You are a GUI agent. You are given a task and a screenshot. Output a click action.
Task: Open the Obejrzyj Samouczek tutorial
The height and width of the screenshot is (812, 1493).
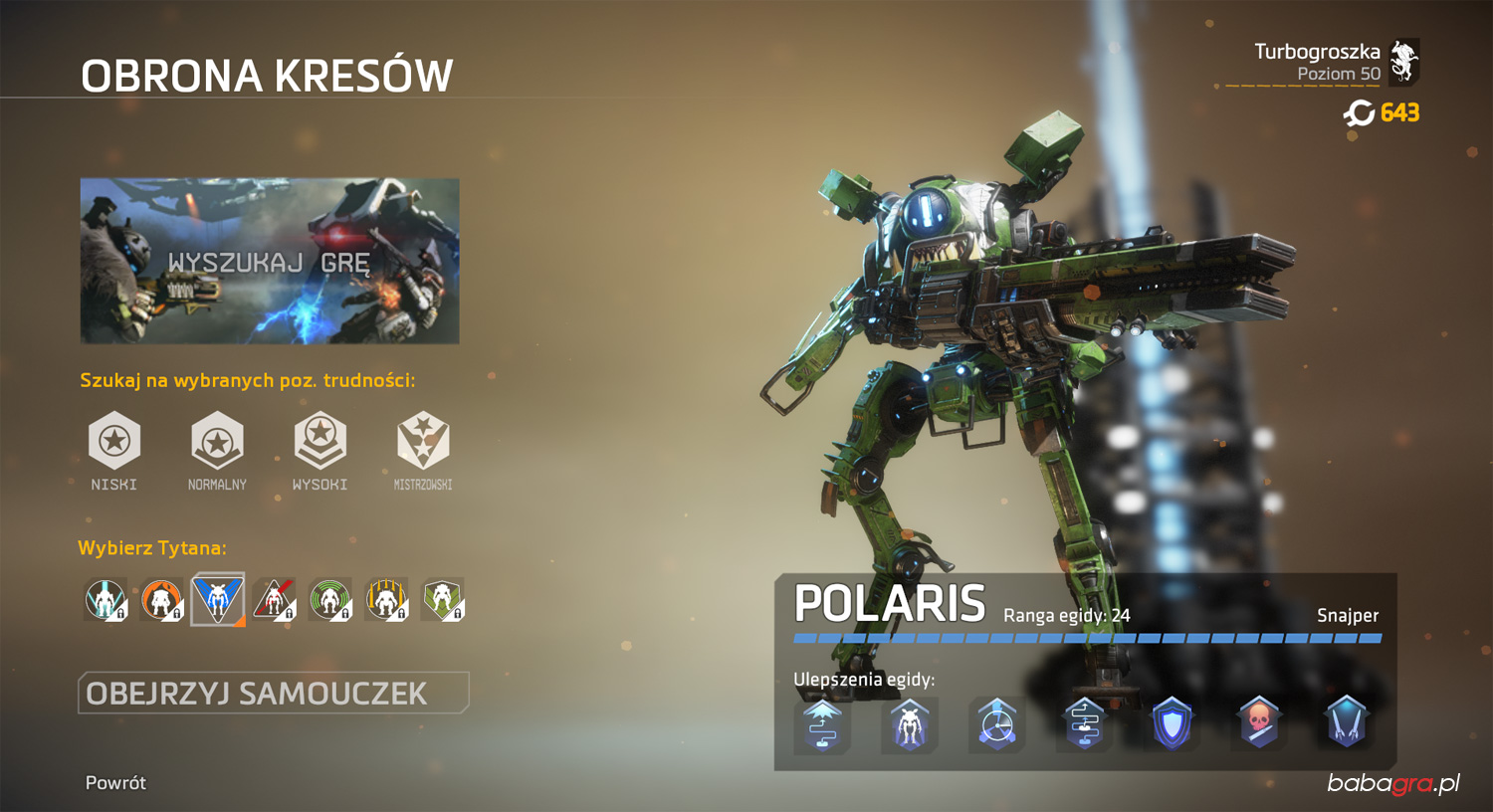(273, 693)
